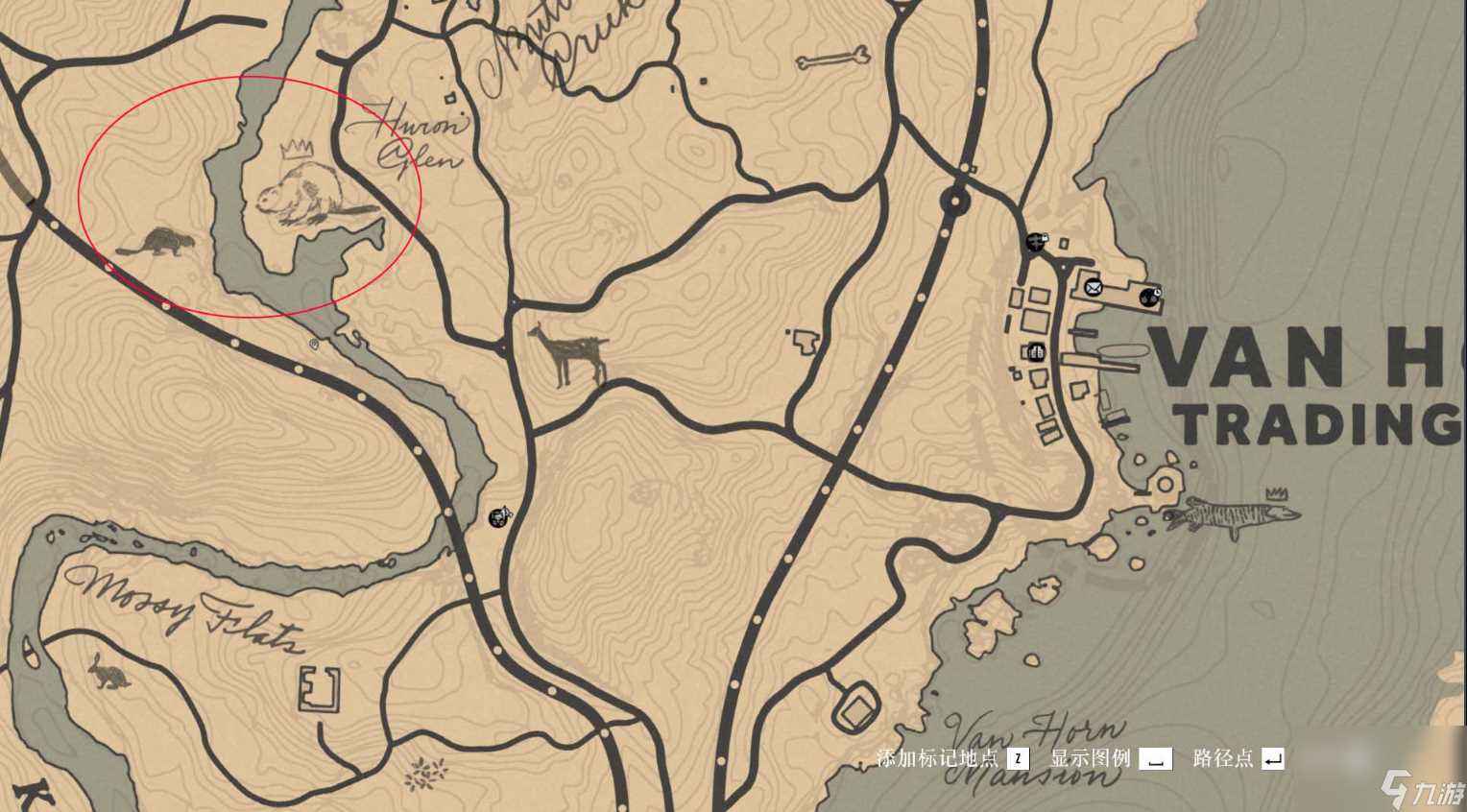Select the building marker in Van Horn town

(x=1035, y=352)
